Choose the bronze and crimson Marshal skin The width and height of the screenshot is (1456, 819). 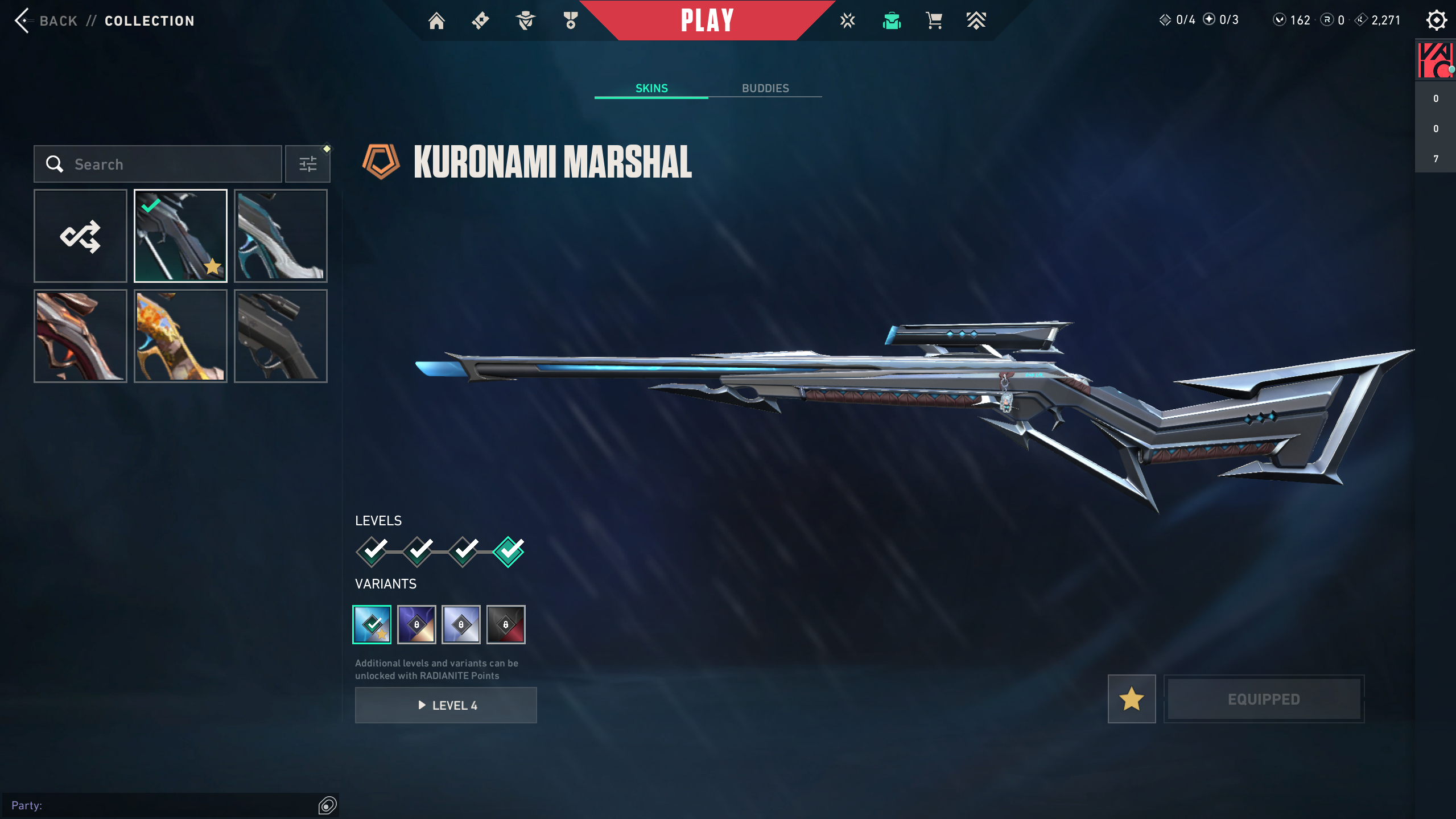tap(80, 336)
